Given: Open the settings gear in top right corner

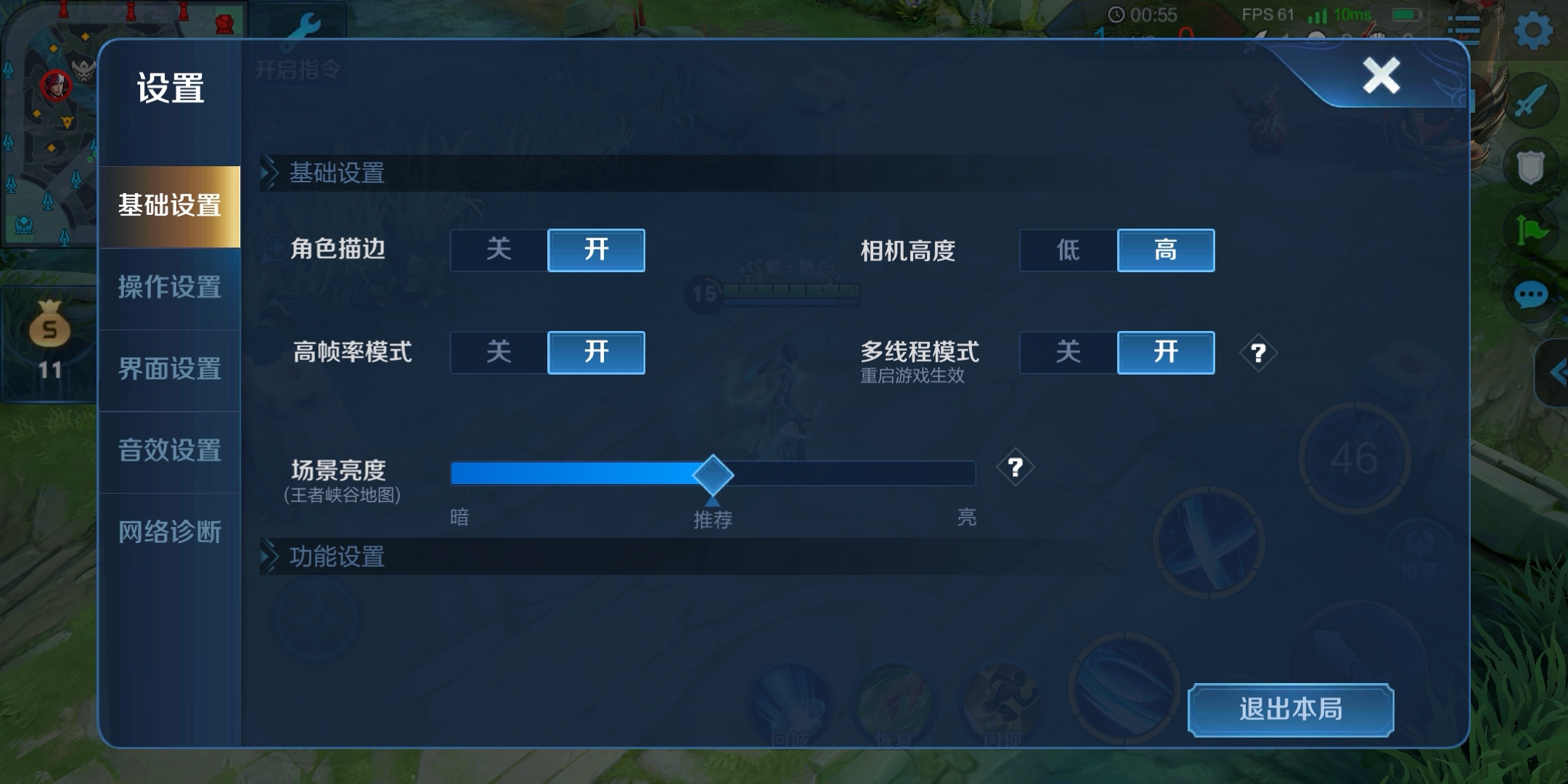Looking at the screenshot, I should 1534,29.
